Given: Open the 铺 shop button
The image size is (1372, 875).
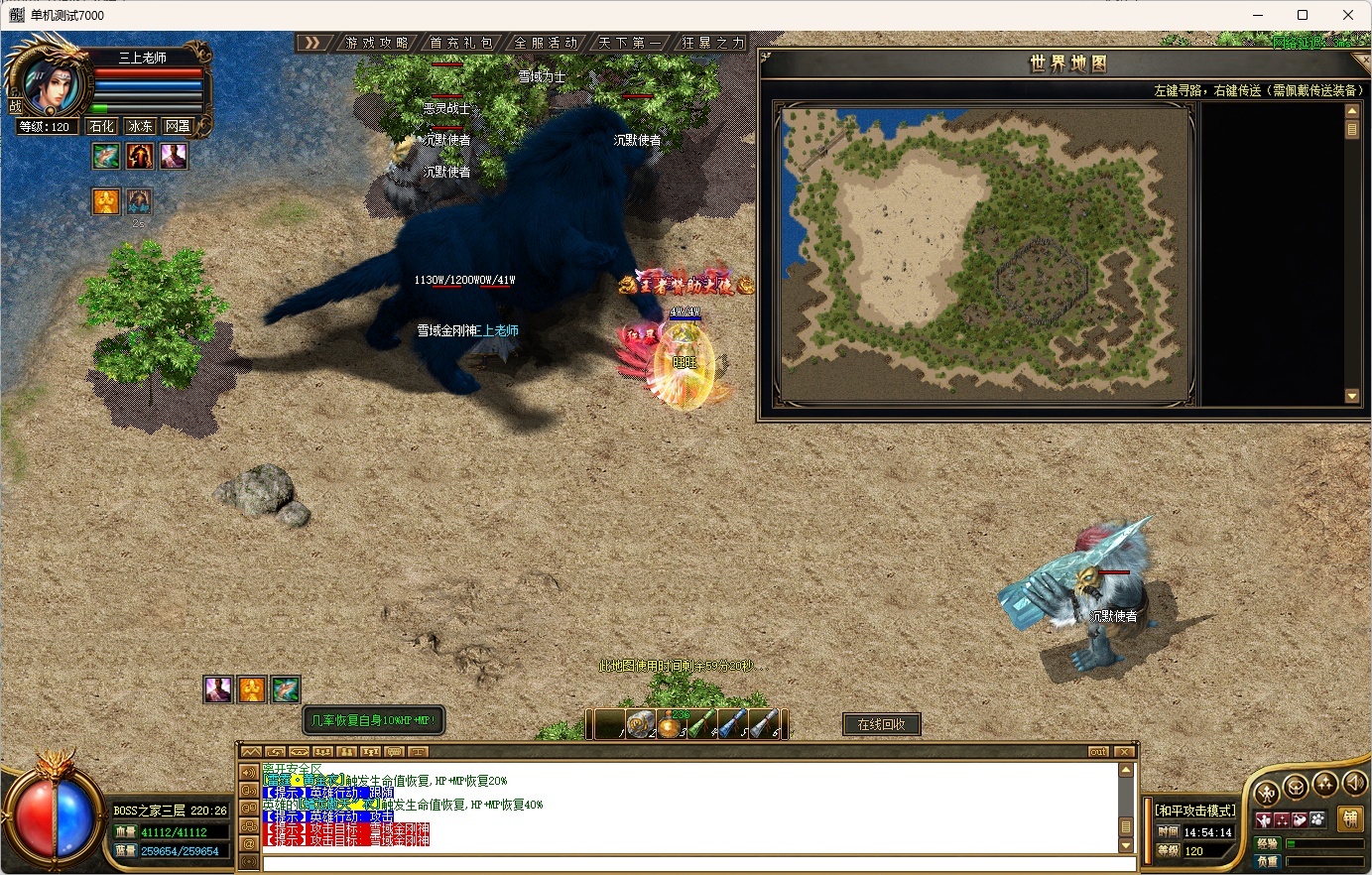Looking at the screenshot, I should (1349, 818).
